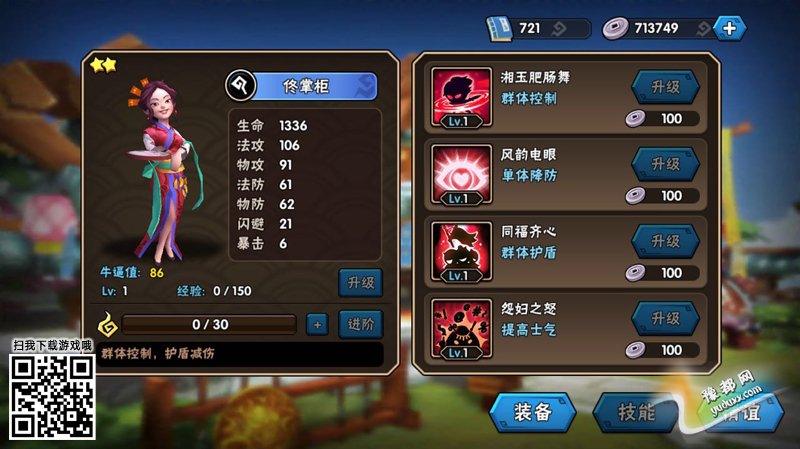Open the 装备 equipment tab
The image size is (800, 449).
533,411
